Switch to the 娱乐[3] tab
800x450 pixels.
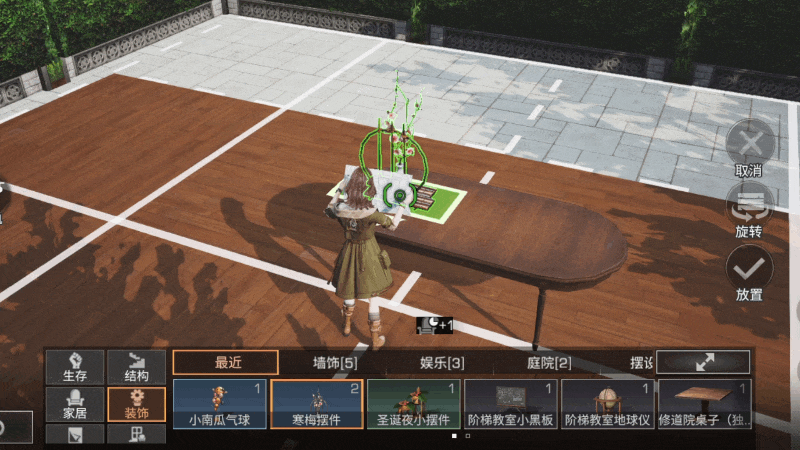click(x=442, y=362)
